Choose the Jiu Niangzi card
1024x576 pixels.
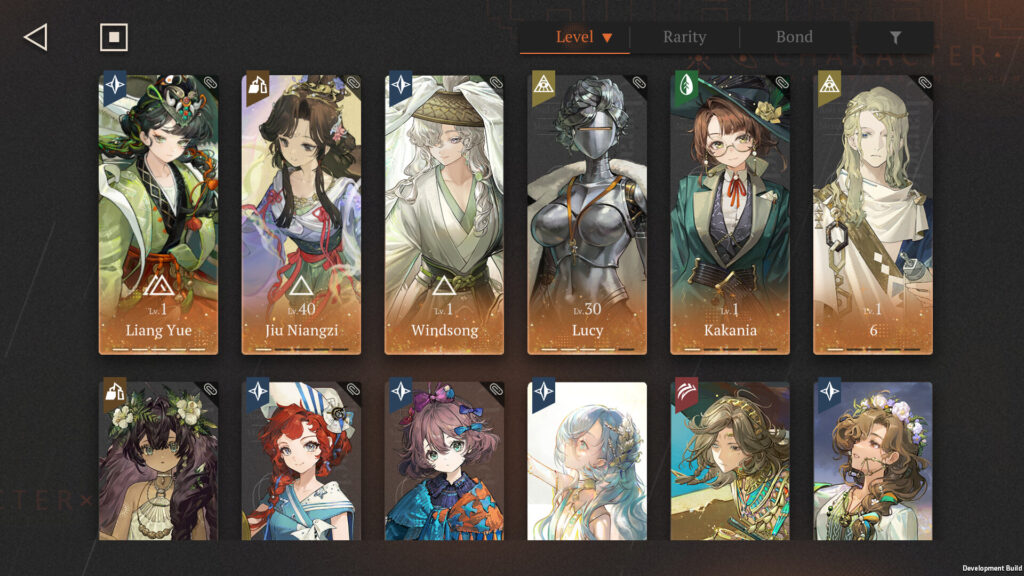tap(302, 214)
